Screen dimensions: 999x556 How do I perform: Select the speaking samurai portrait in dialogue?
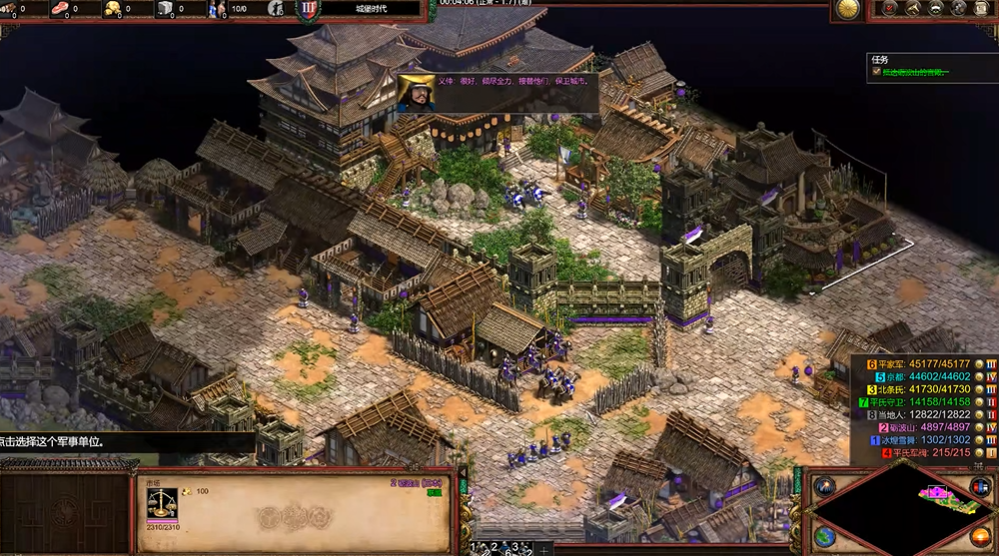[416, 91]
